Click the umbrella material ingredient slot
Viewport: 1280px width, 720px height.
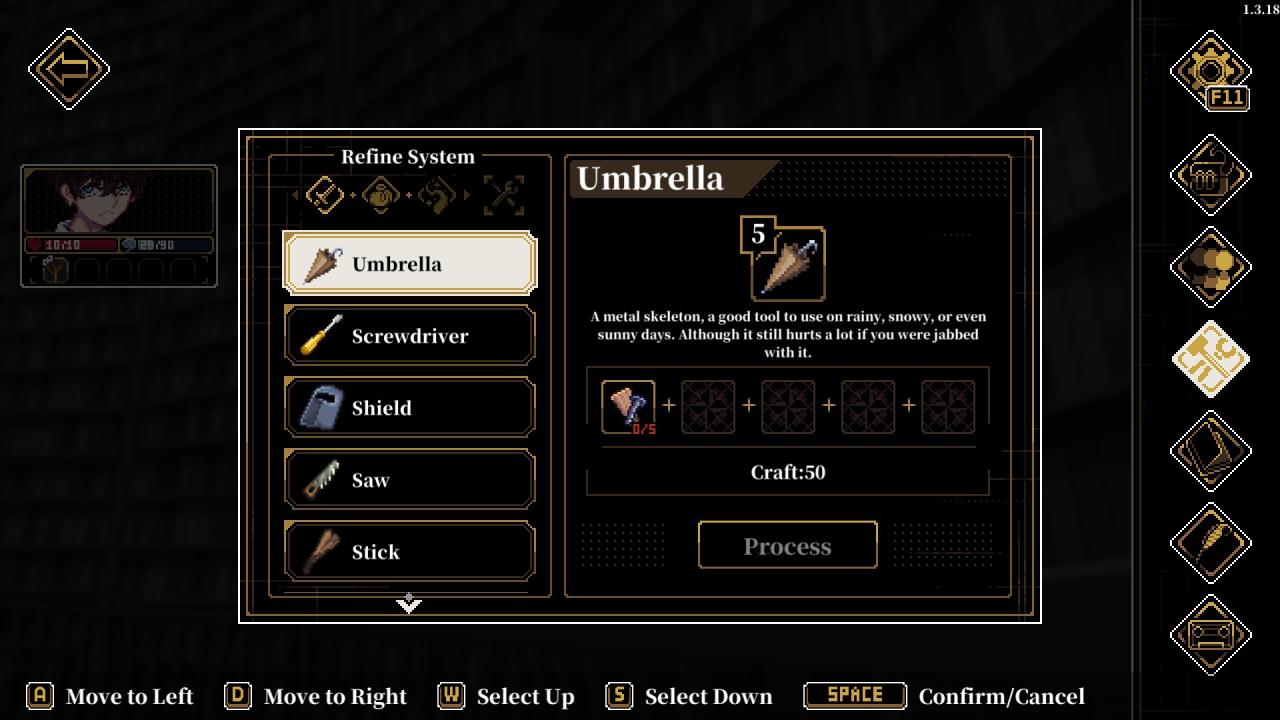[628, 407]
